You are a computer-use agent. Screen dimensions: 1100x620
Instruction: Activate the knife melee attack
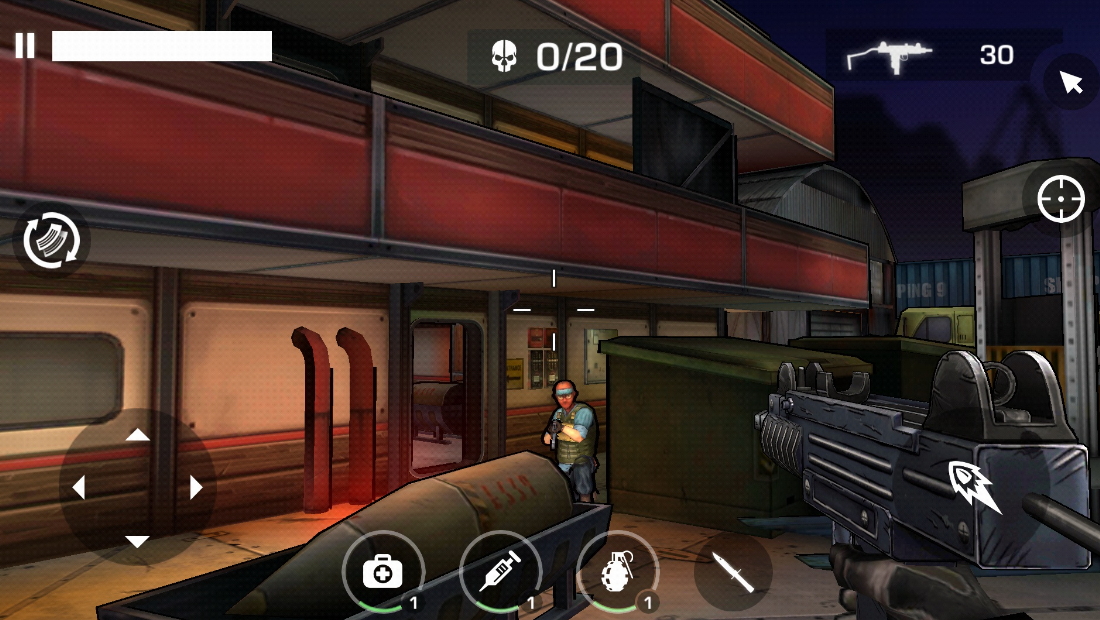(732, 572)
